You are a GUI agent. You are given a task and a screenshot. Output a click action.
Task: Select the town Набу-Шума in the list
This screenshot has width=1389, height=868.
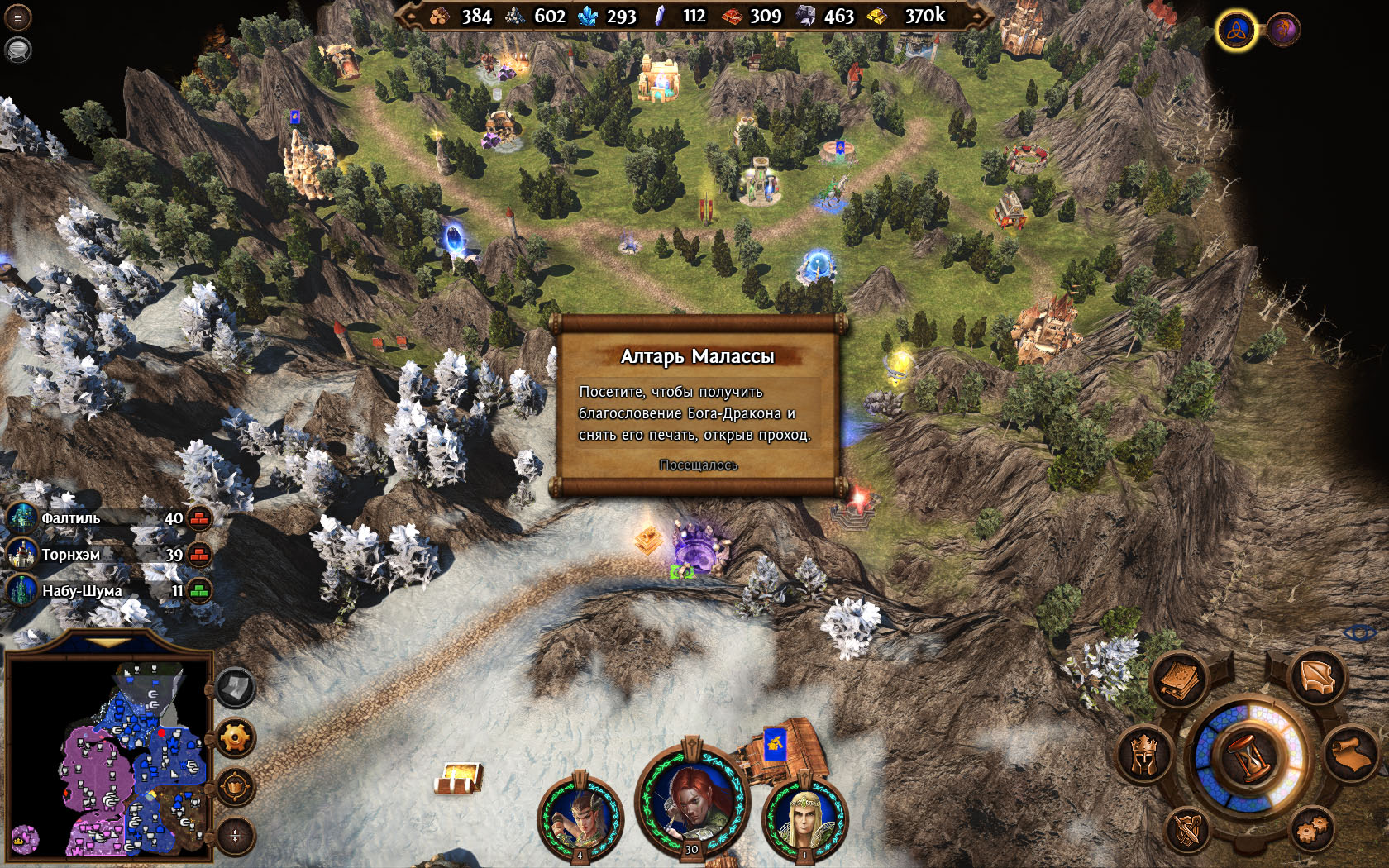(81, 591)
